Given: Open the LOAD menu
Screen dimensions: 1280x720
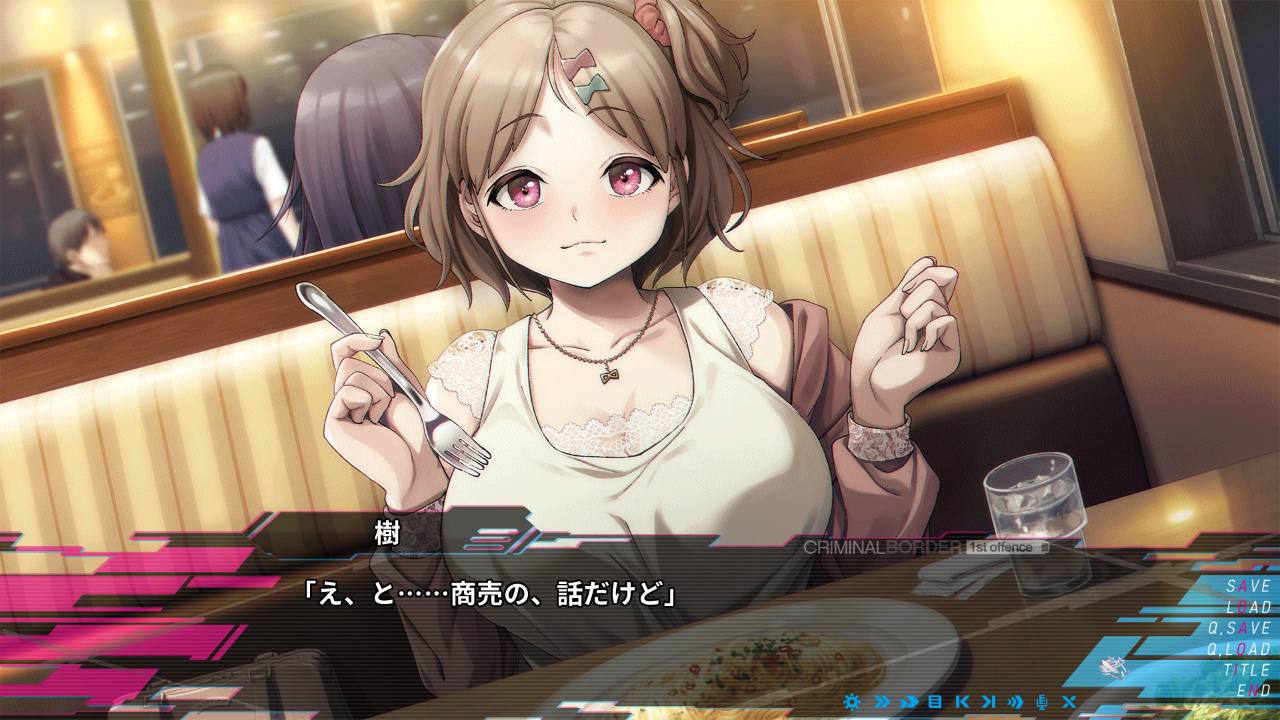Looking at the screenshot, I should (1248, 607).
